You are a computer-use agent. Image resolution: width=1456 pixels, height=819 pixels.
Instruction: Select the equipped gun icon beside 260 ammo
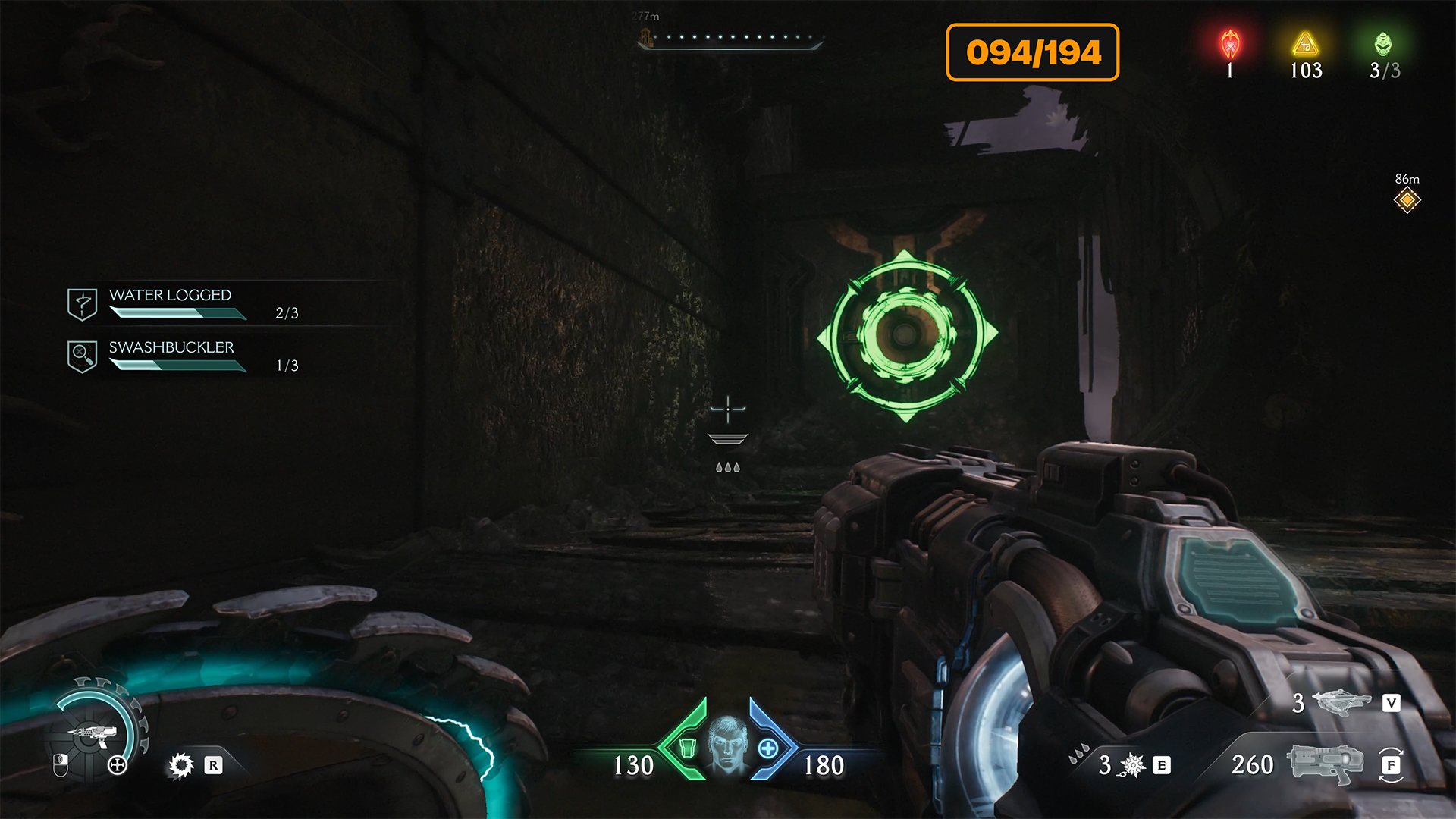[x=1326, y=763]
